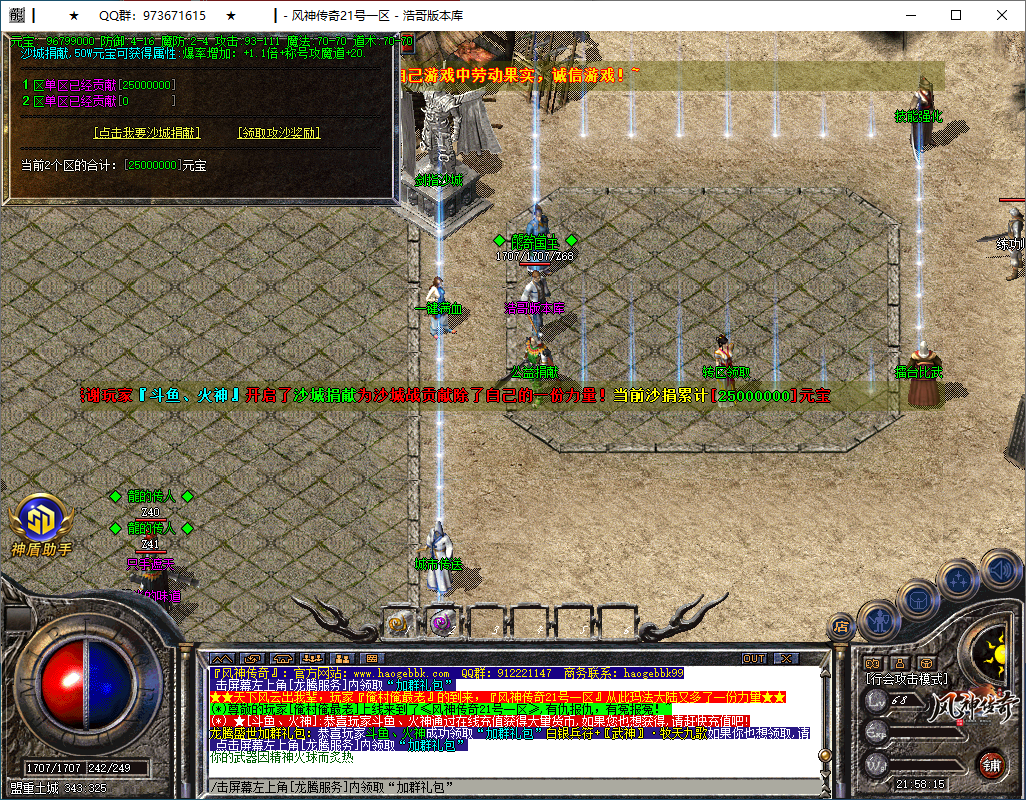The width and height of the screenshot is (1026, 800).
Task: Maximize the game window
Action: point(956,16)
